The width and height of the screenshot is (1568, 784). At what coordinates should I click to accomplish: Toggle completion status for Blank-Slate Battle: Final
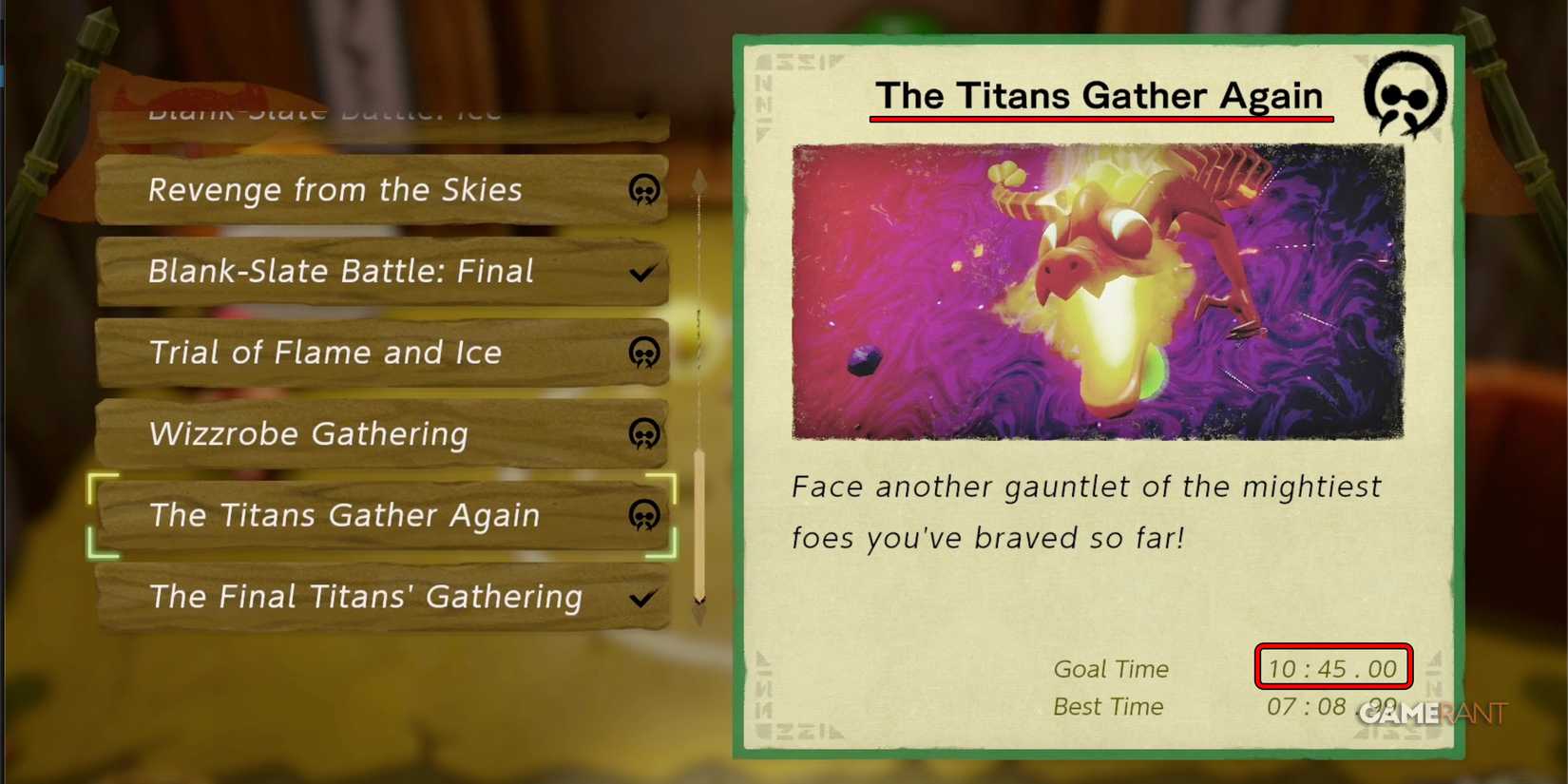tap(641, 271)
